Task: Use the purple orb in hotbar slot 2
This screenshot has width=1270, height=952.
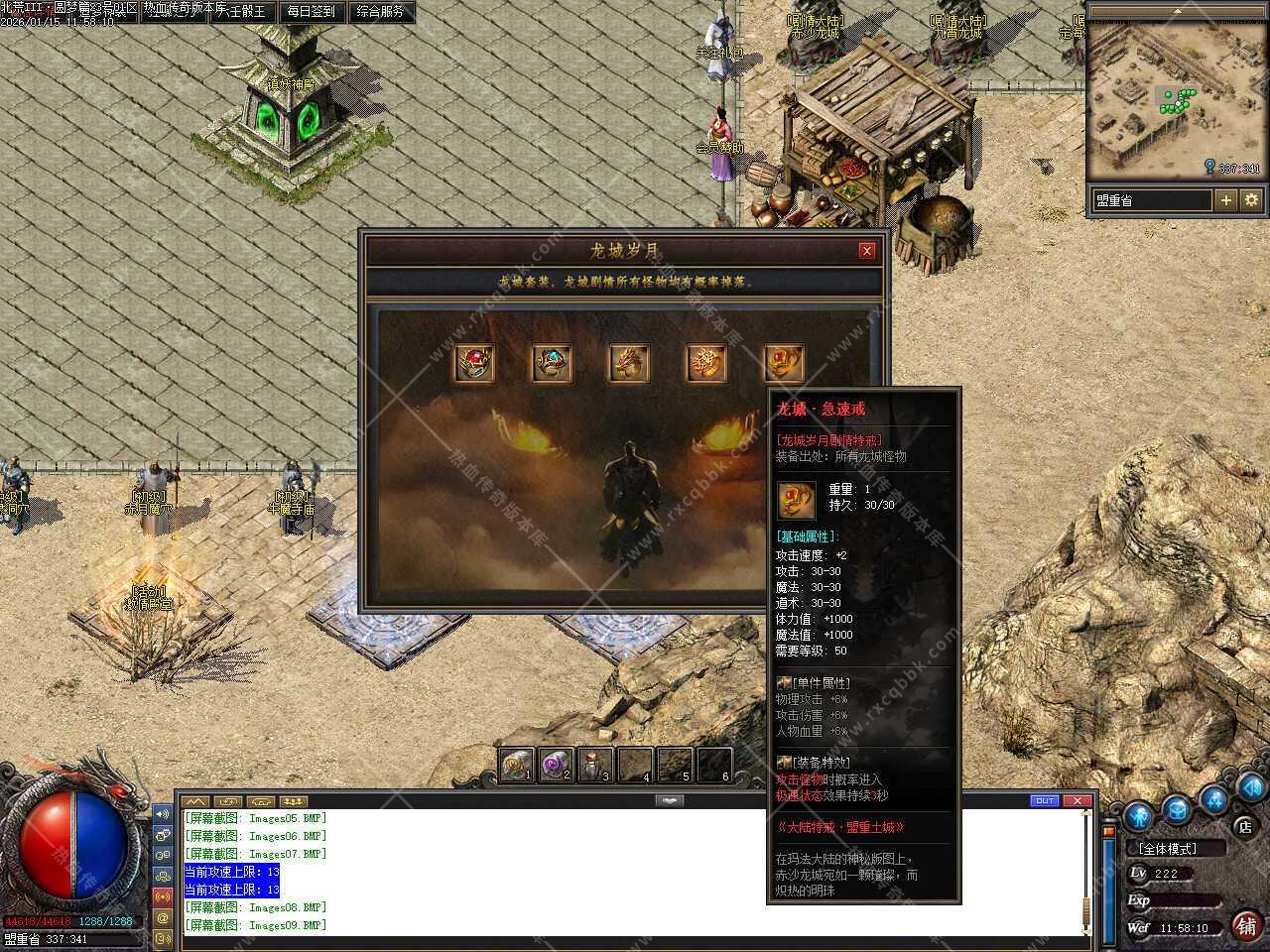Action: [x=555, y=765]
